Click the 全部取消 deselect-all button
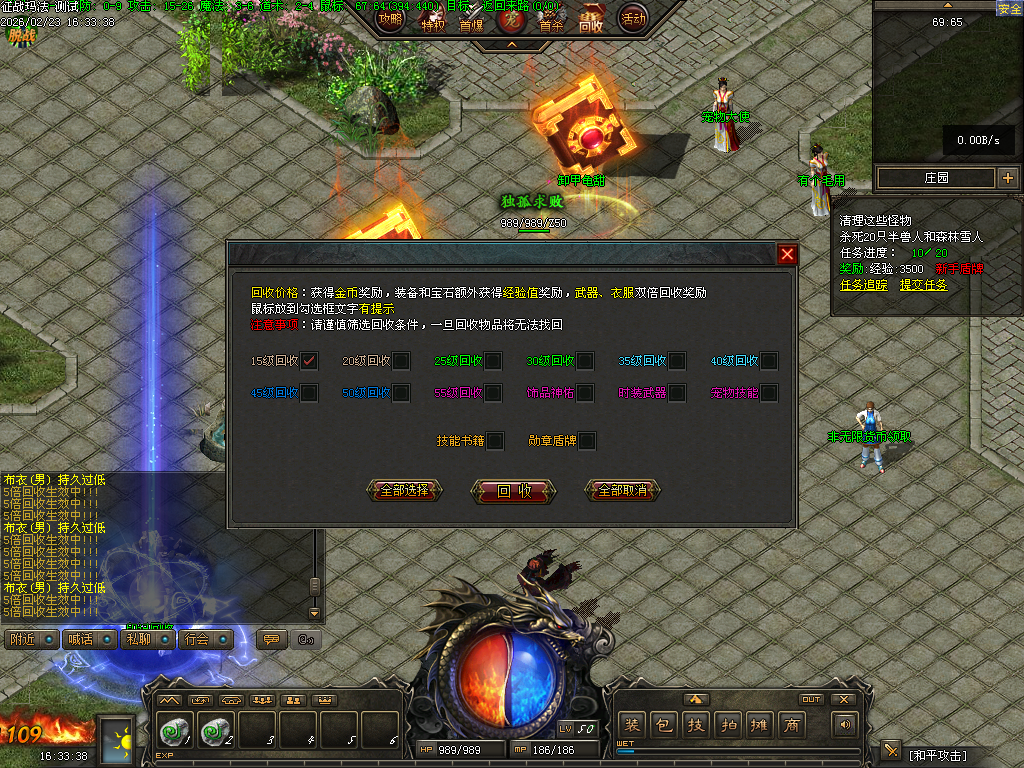Image resolution: width=1024 pixels, height=768 pixels. 622,491
